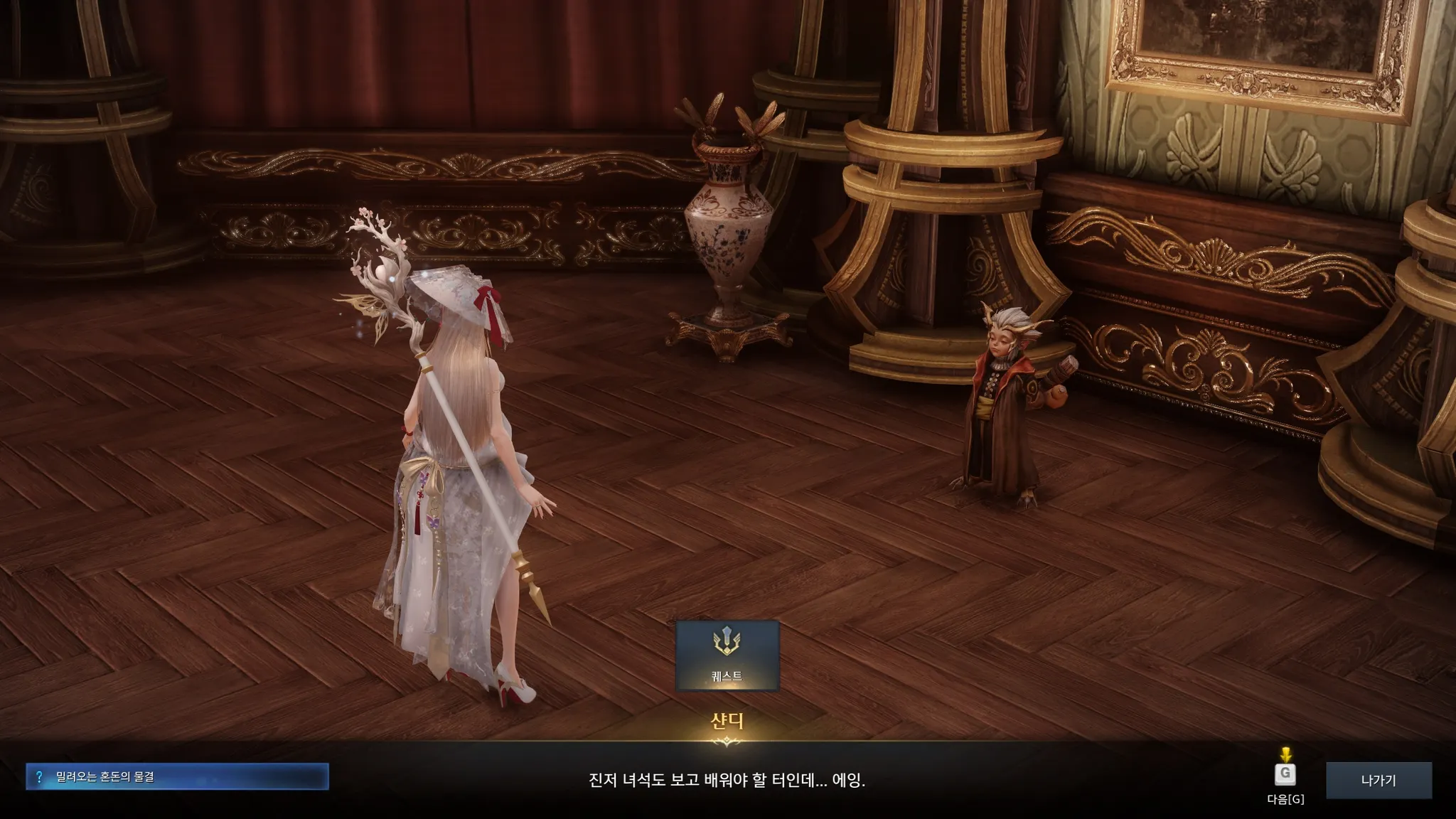Select the 밀려오는 혼돈의 물결 quest tracker
Viewport: 1456px width, 819px height.
pos(177,776)
